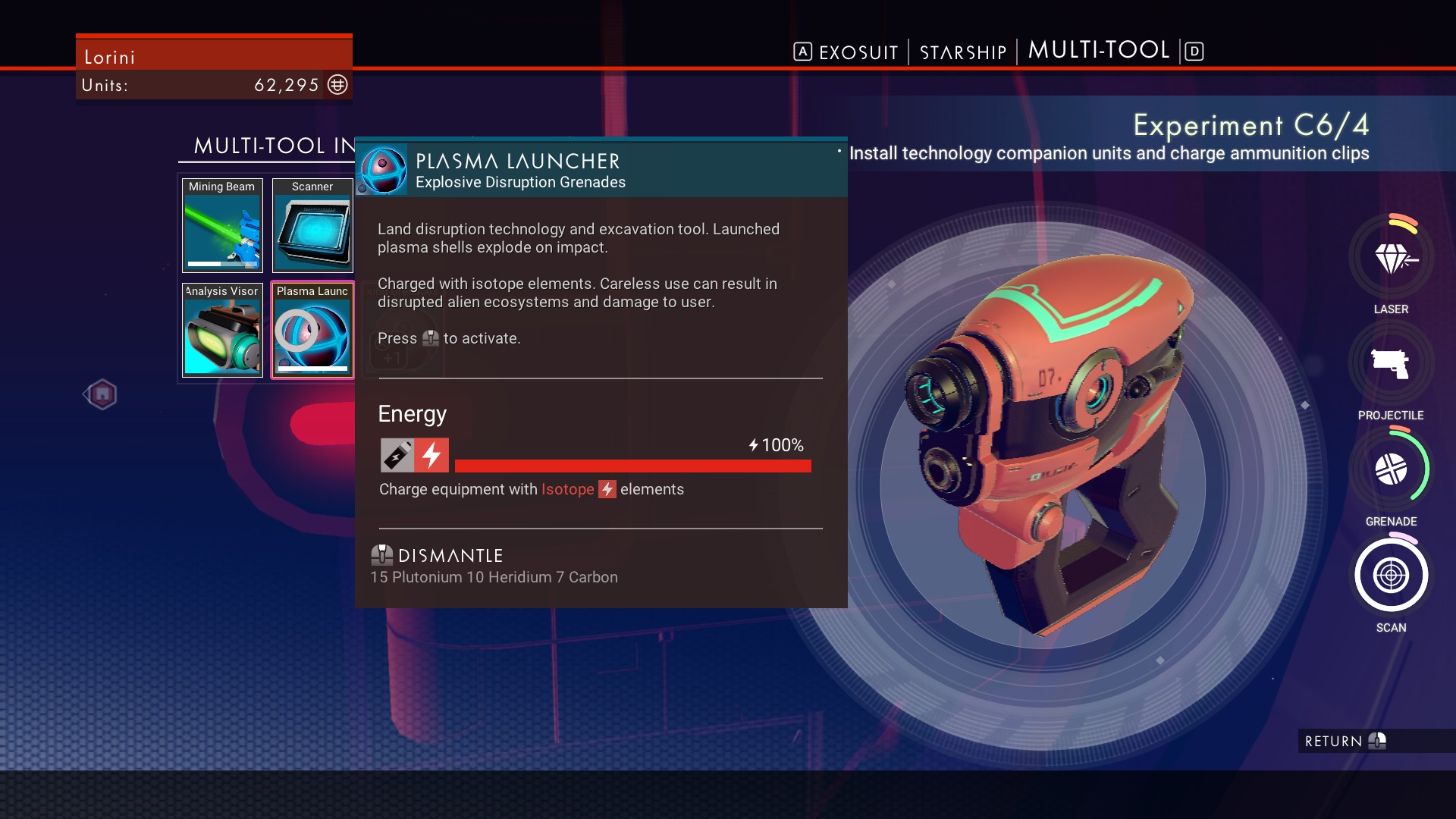Select the Analysis Visor slot
This screenshot has height=819, width=1456.
tap(222, 330)
